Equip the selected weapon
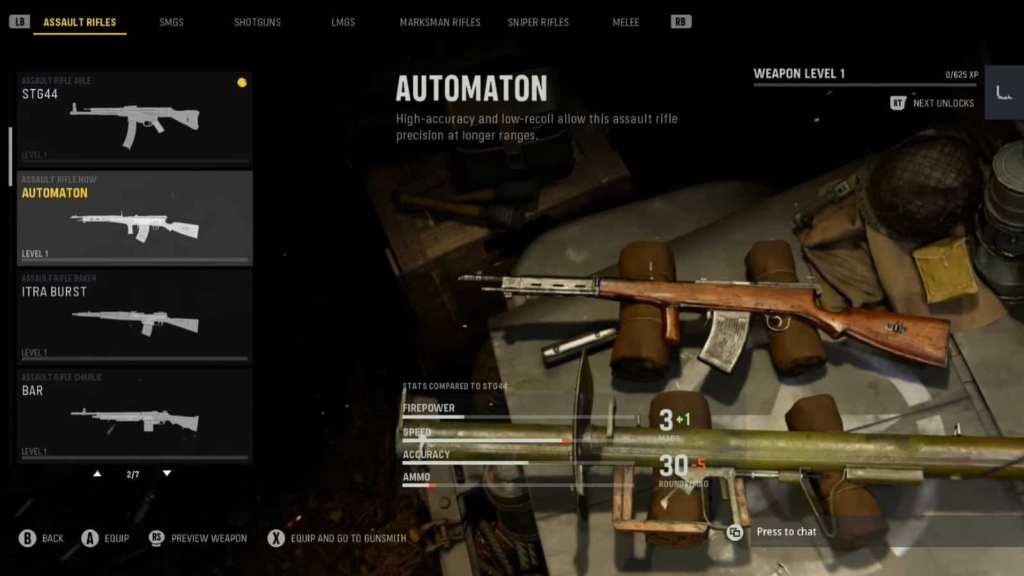1024x576 pixels. point(105,538)
